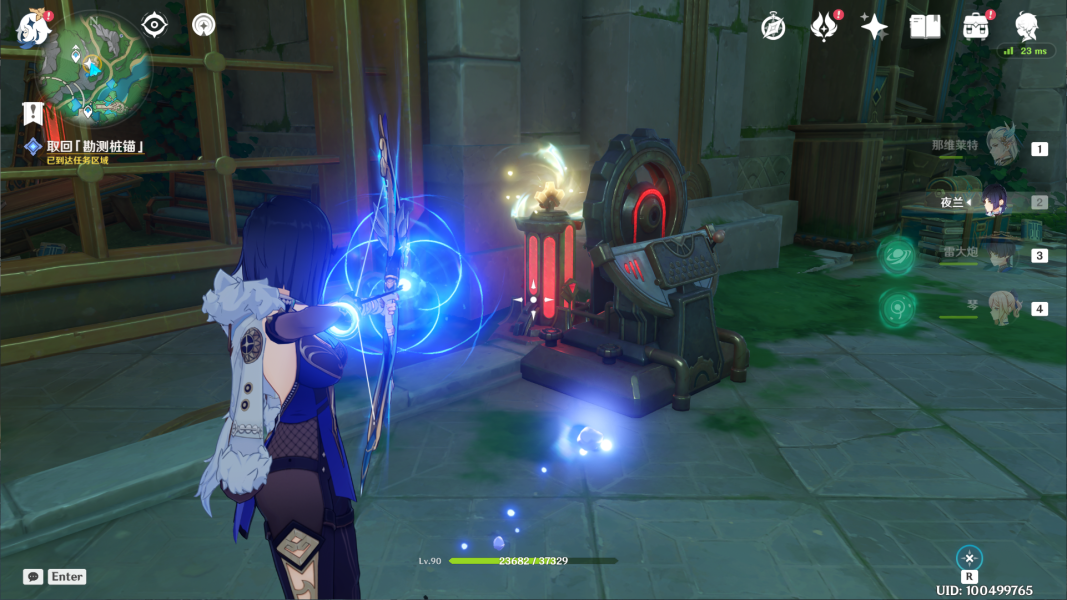Open the chat speech bubble icon
1067x600 pixels.
(x=33, y=577)
